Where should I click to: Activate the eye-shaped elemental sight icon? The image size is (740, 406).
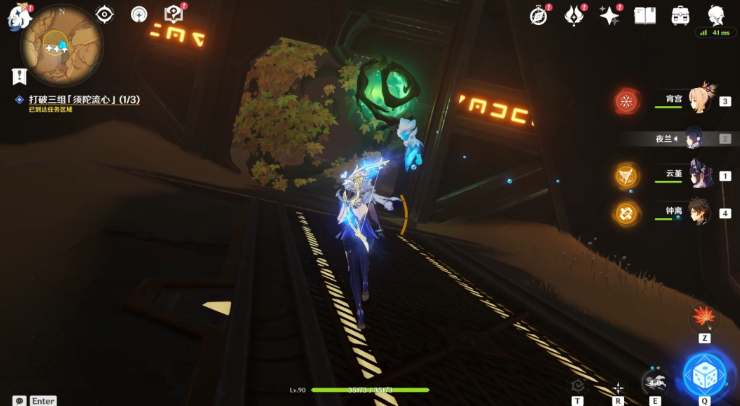(x=104, y=14)
